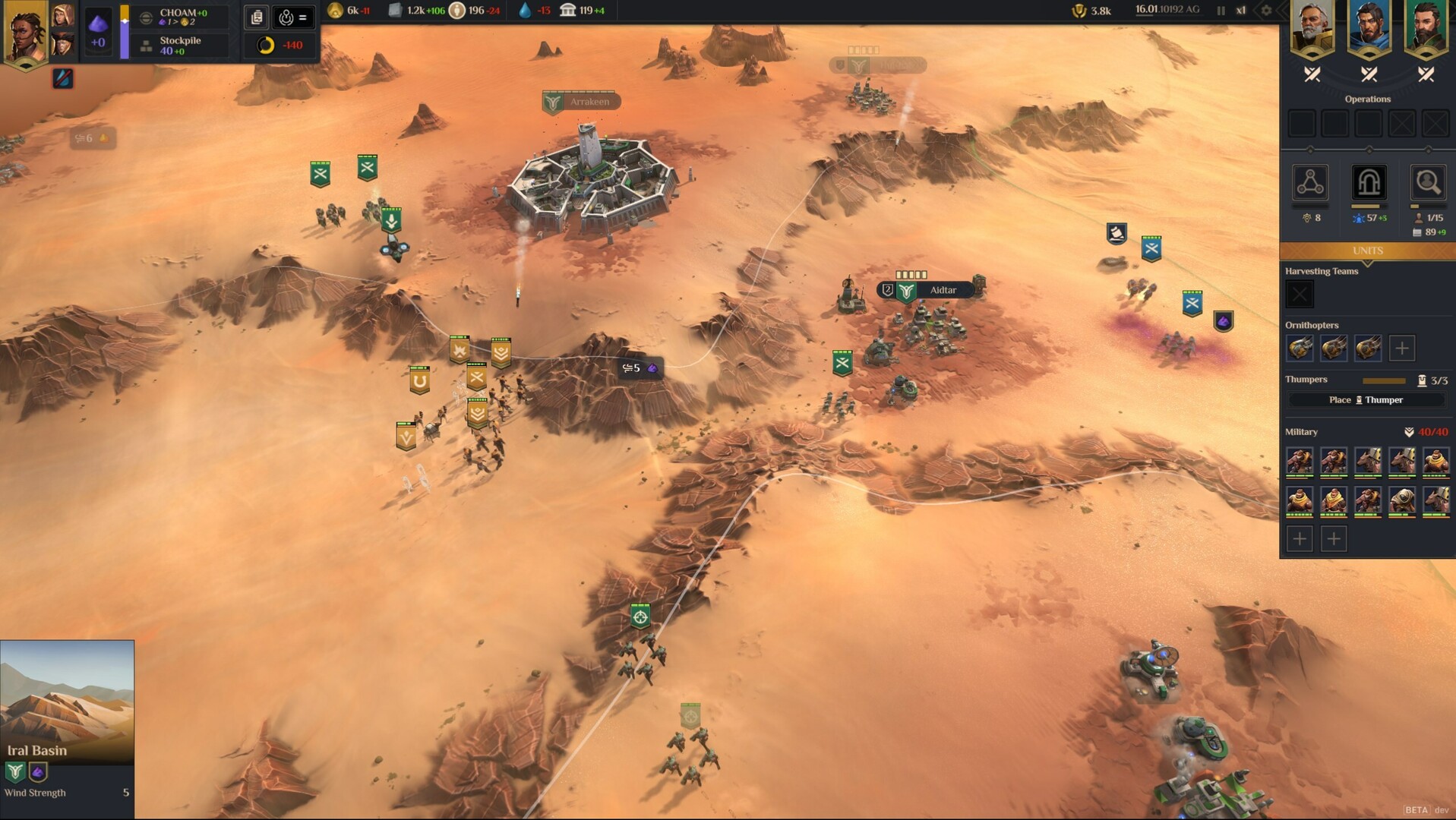The height and width of the screenshot is (820, 1456).
Task: Toggle the crossed-out water droplet indicator
Action: [62, 77]
